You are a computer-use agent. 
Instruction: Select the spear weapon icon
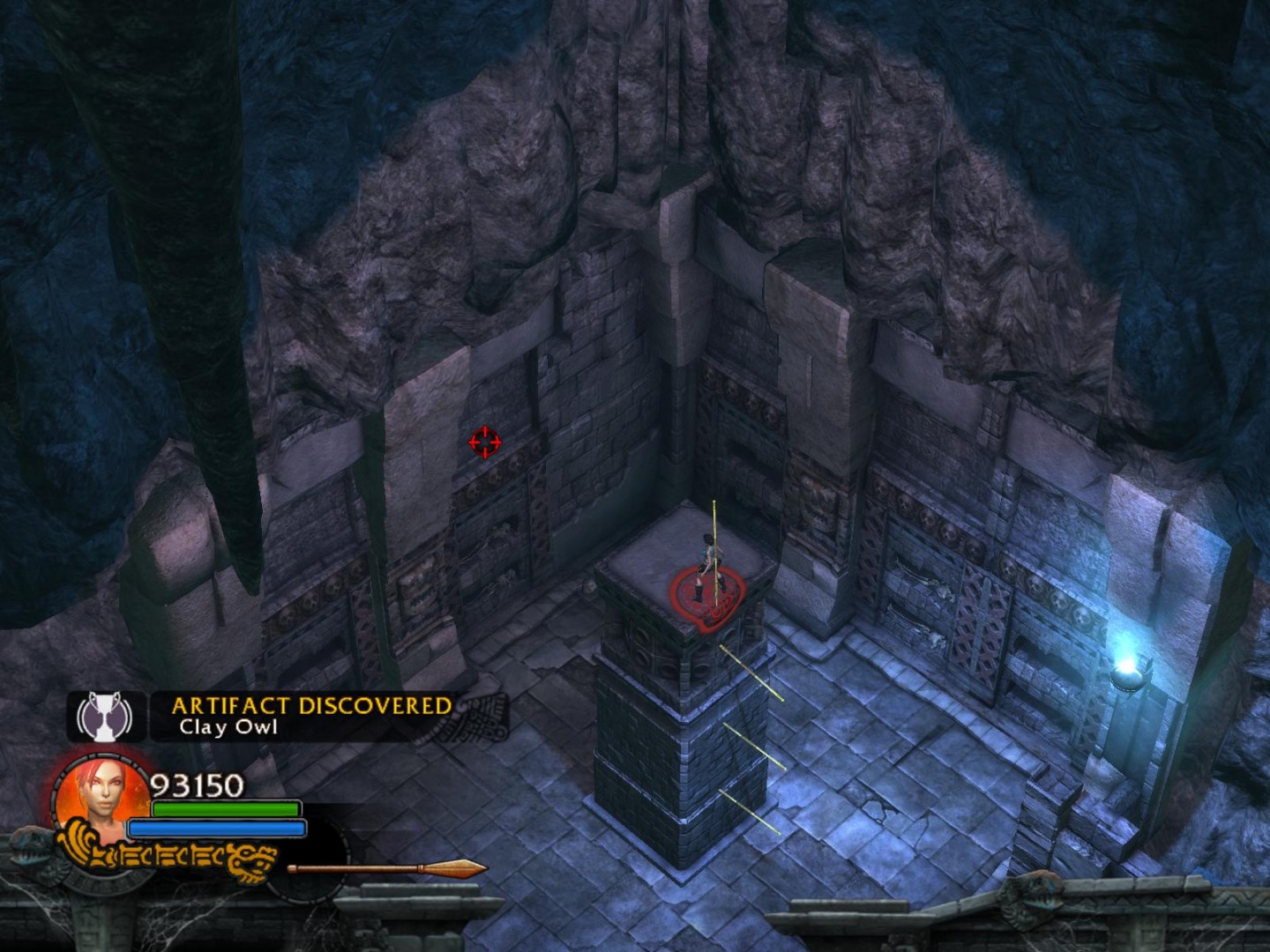click(x=388, y=869)
